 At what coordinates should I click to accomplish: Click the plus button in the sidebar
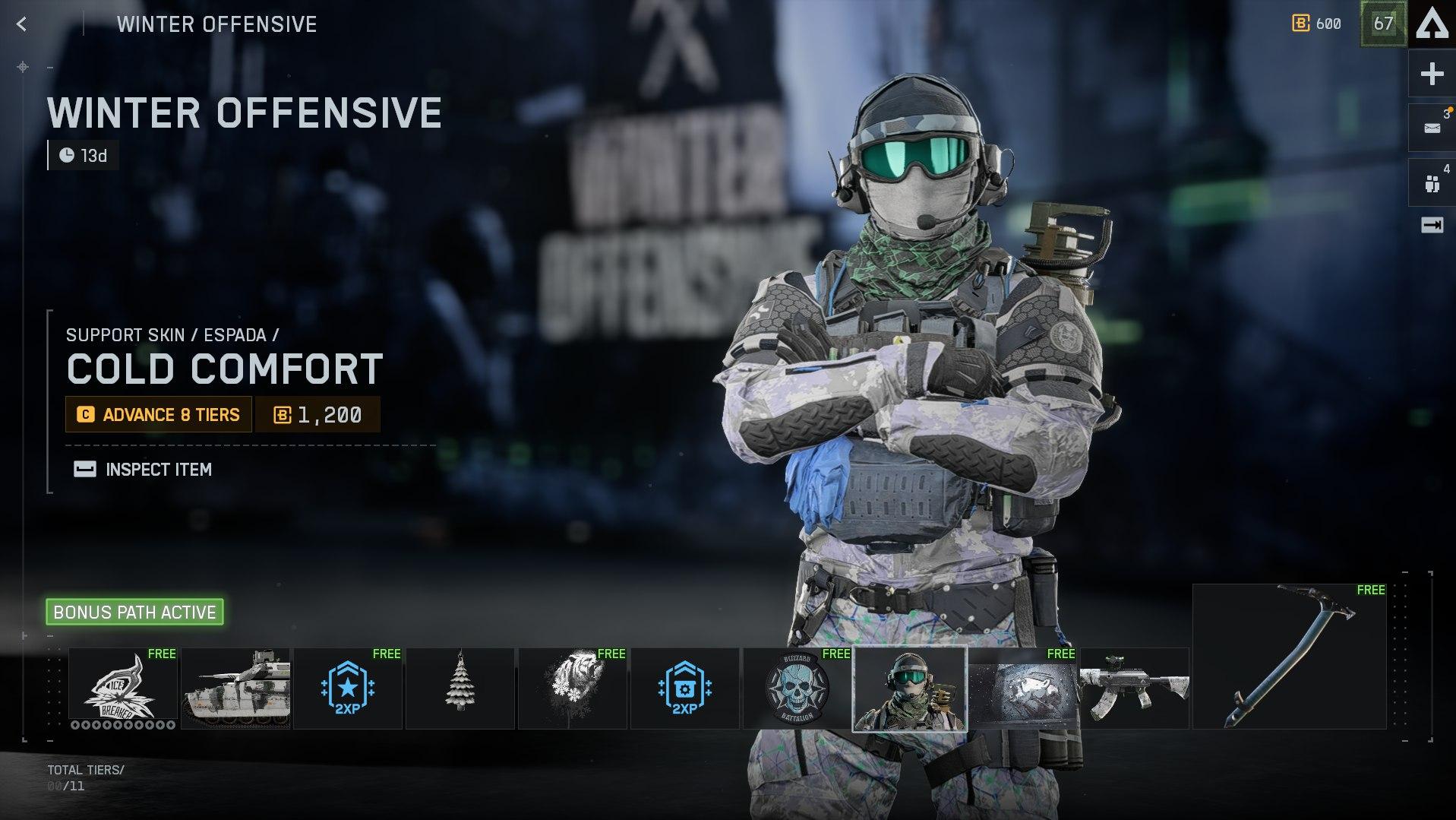pos(1432,74)
